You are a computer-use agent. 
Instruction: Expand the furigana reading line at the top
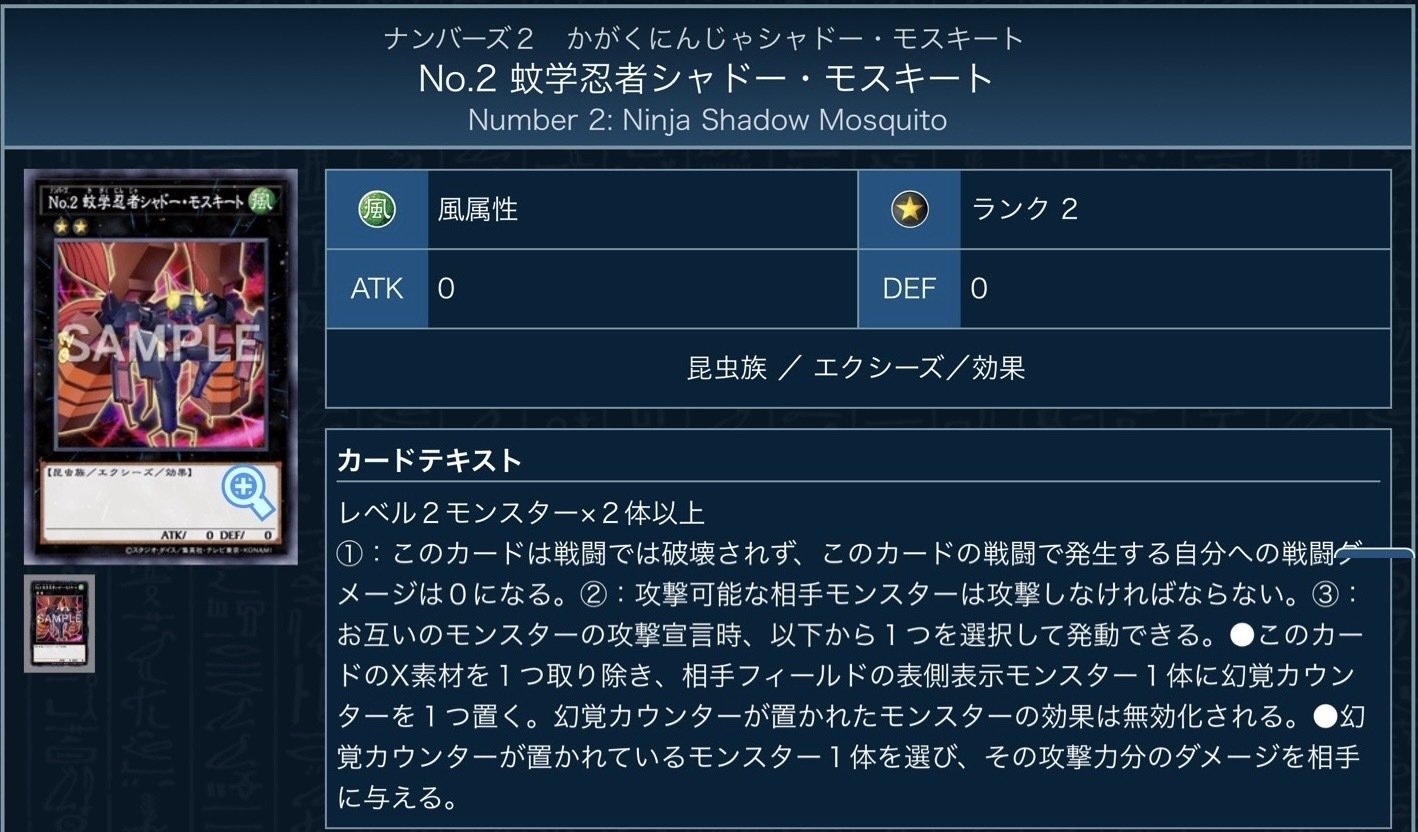(708, 37)
